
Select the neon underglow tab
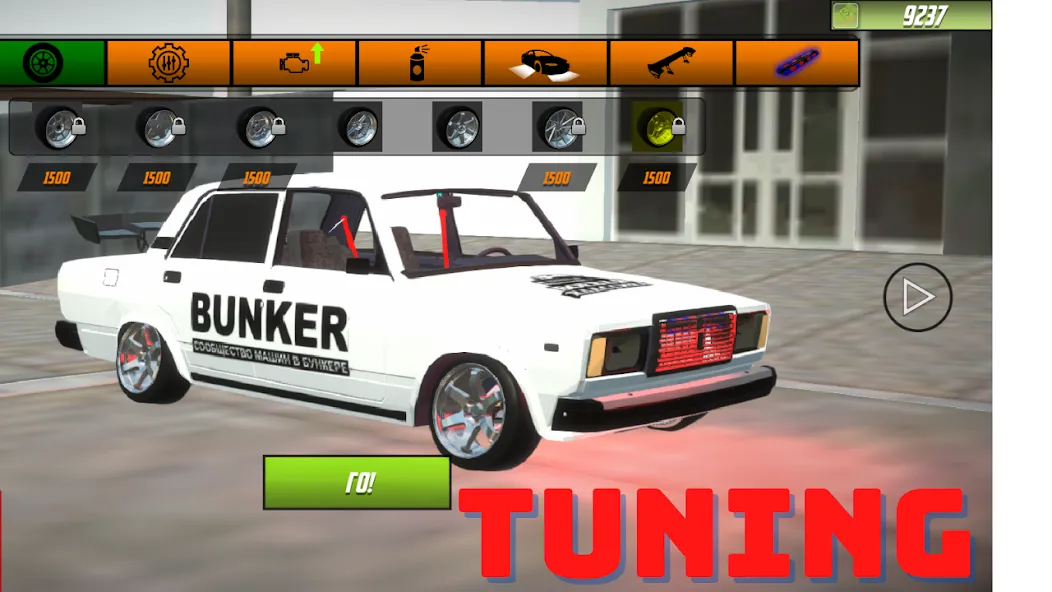pyautogui.click(x=796, y=63)
